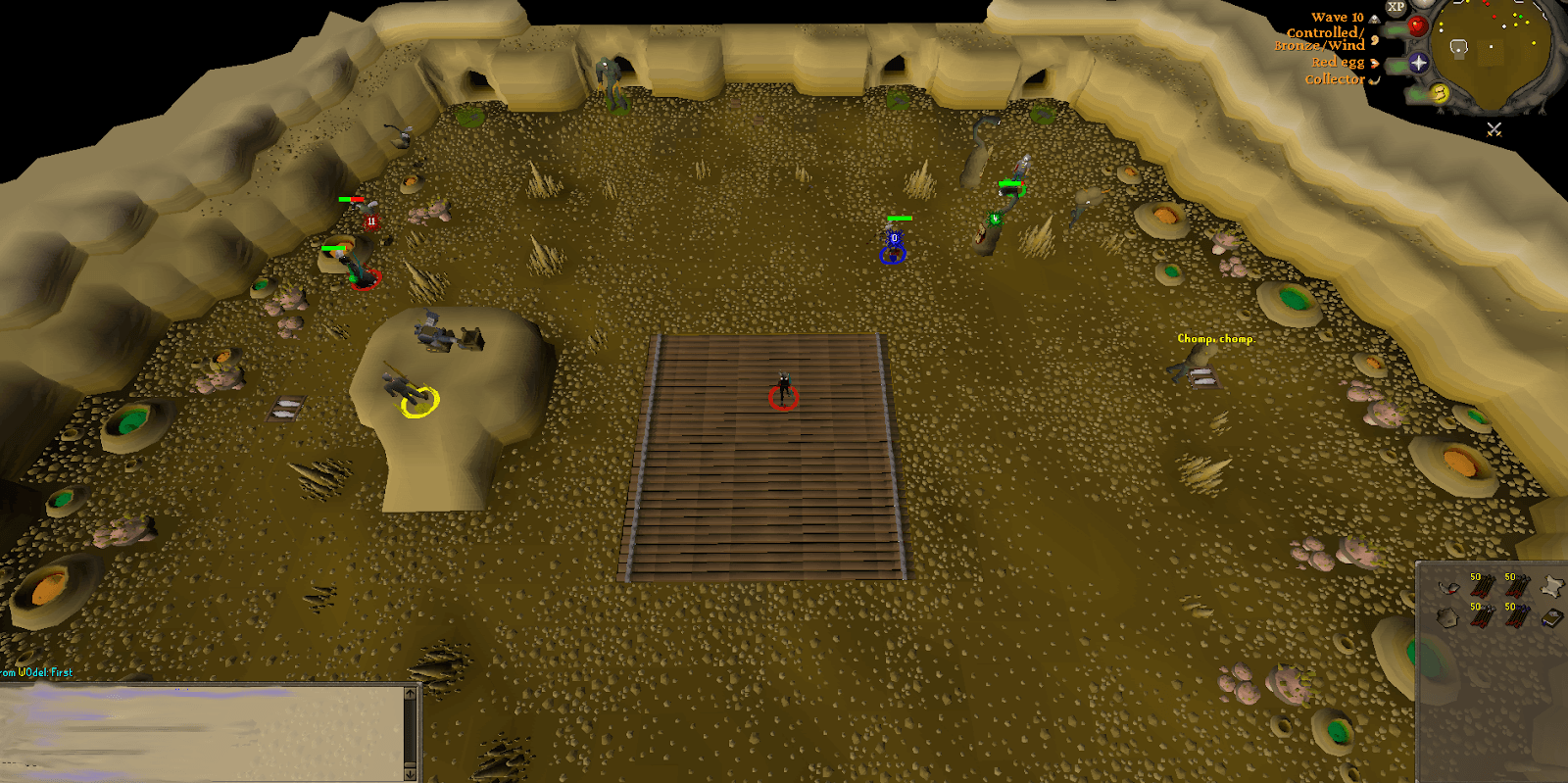The image size is (1568, 783).
Task: Toggle quick prayers on the prayer orb
Action: [x=1417, y=63]
